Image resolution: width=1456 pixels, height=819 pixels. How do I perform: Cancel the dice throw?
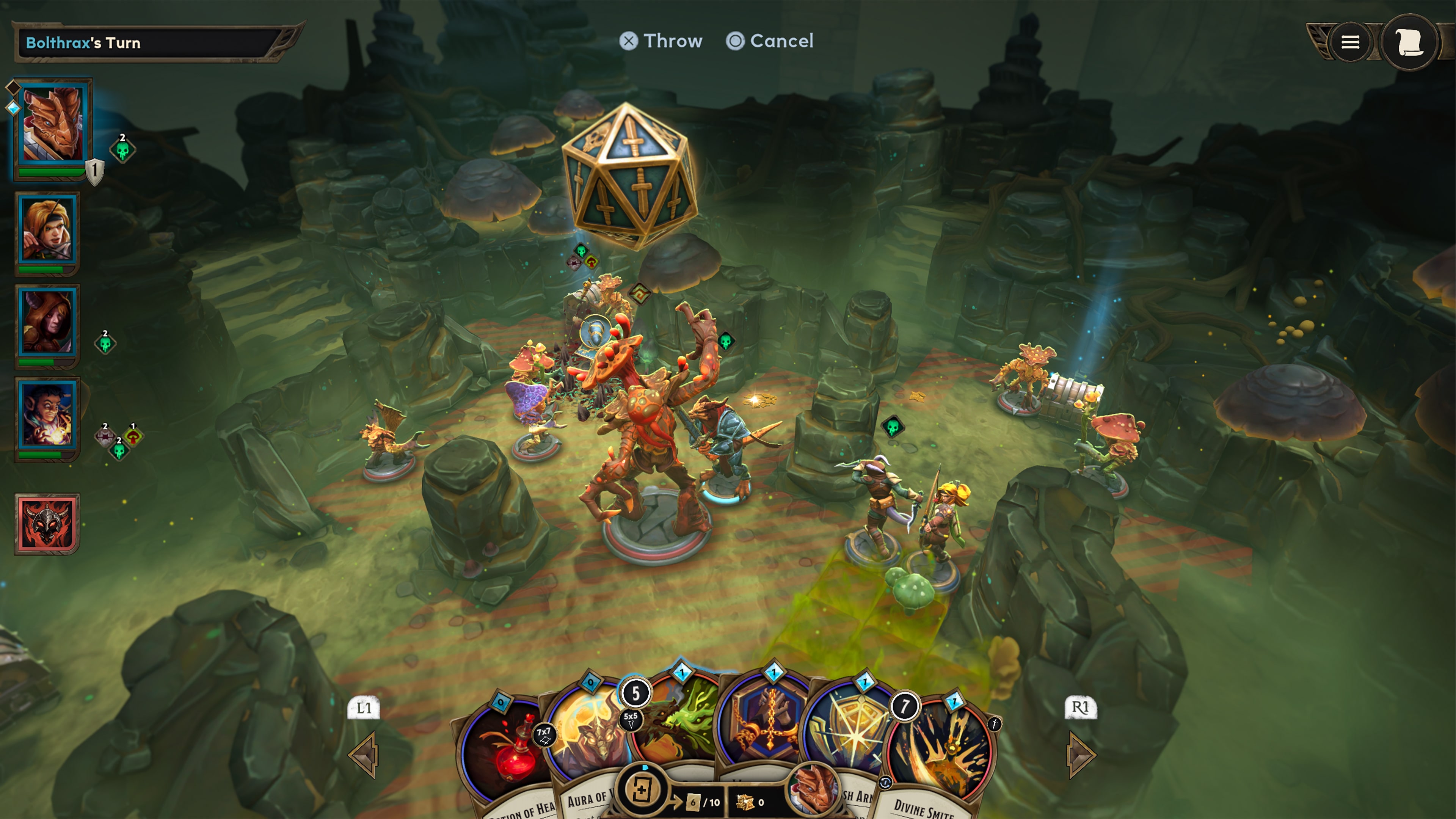770,41
